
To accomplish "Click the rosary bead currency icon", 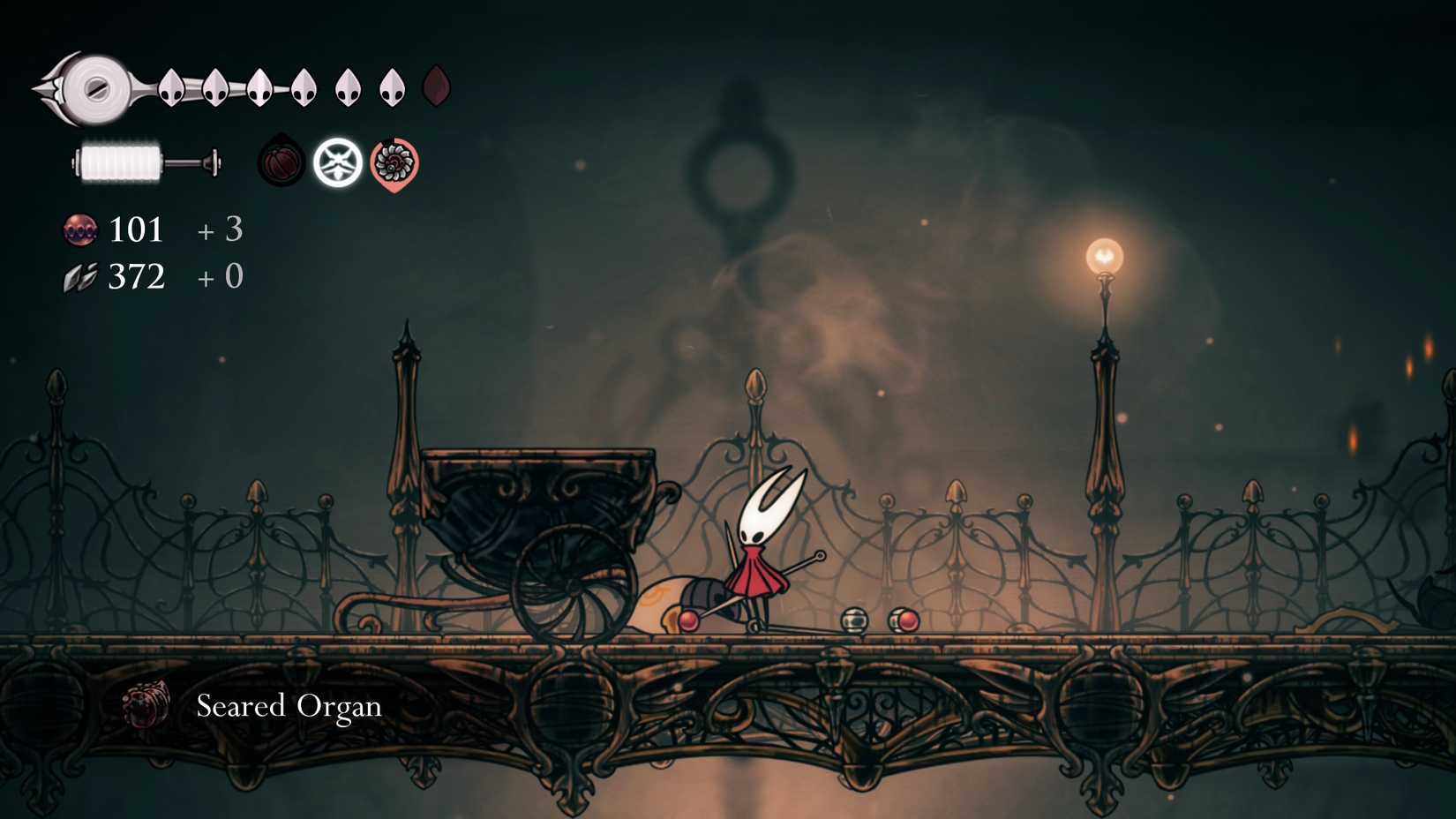I will point(80,230).
